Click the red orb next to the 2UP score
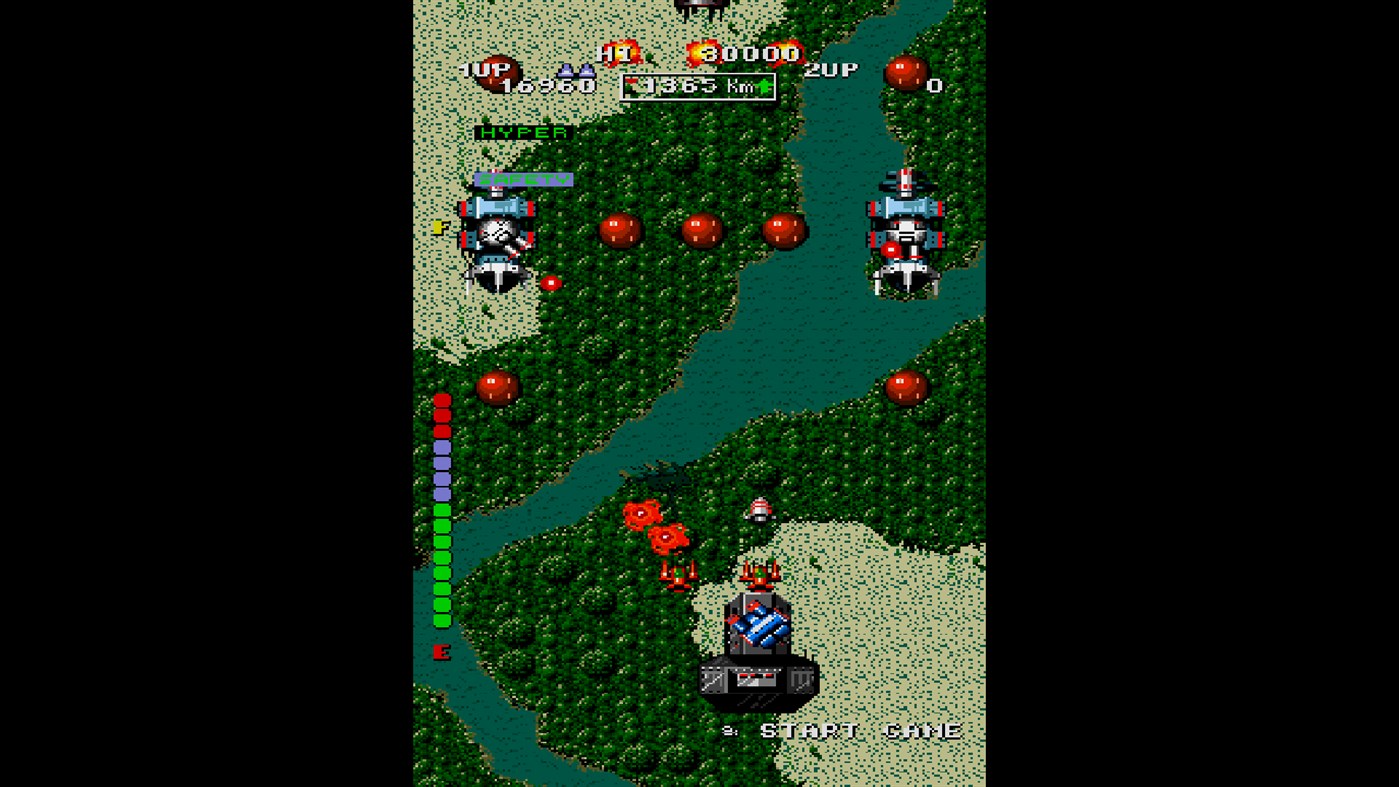Screen dimensions: 1399x787 pyautogui.click(x=904, y=73)
